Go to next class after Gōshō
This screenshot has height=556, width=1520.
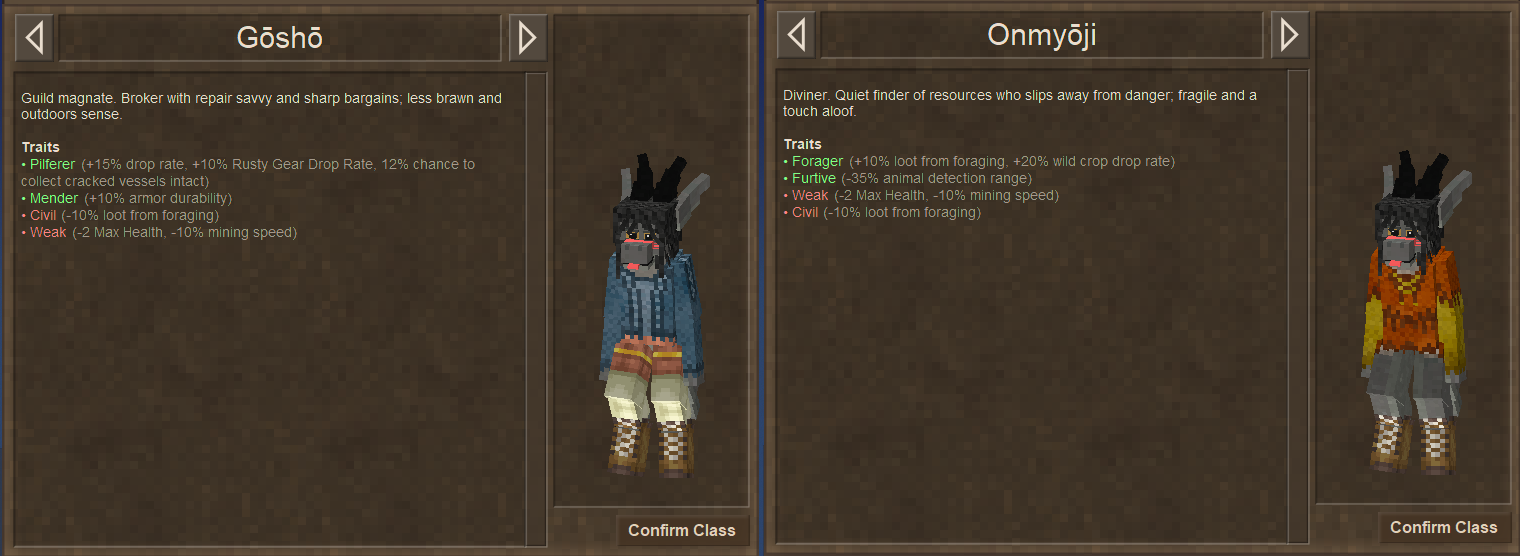tap(527, 38)
